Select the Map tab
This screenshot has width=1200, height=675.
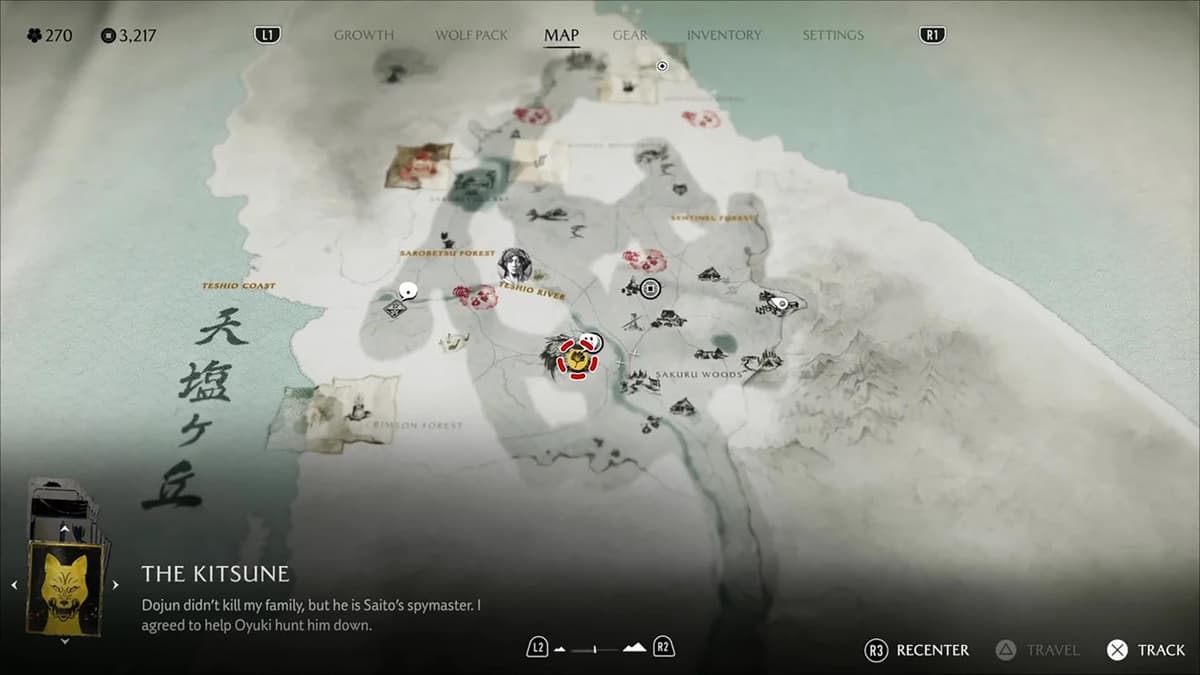[x=561, y=35]
